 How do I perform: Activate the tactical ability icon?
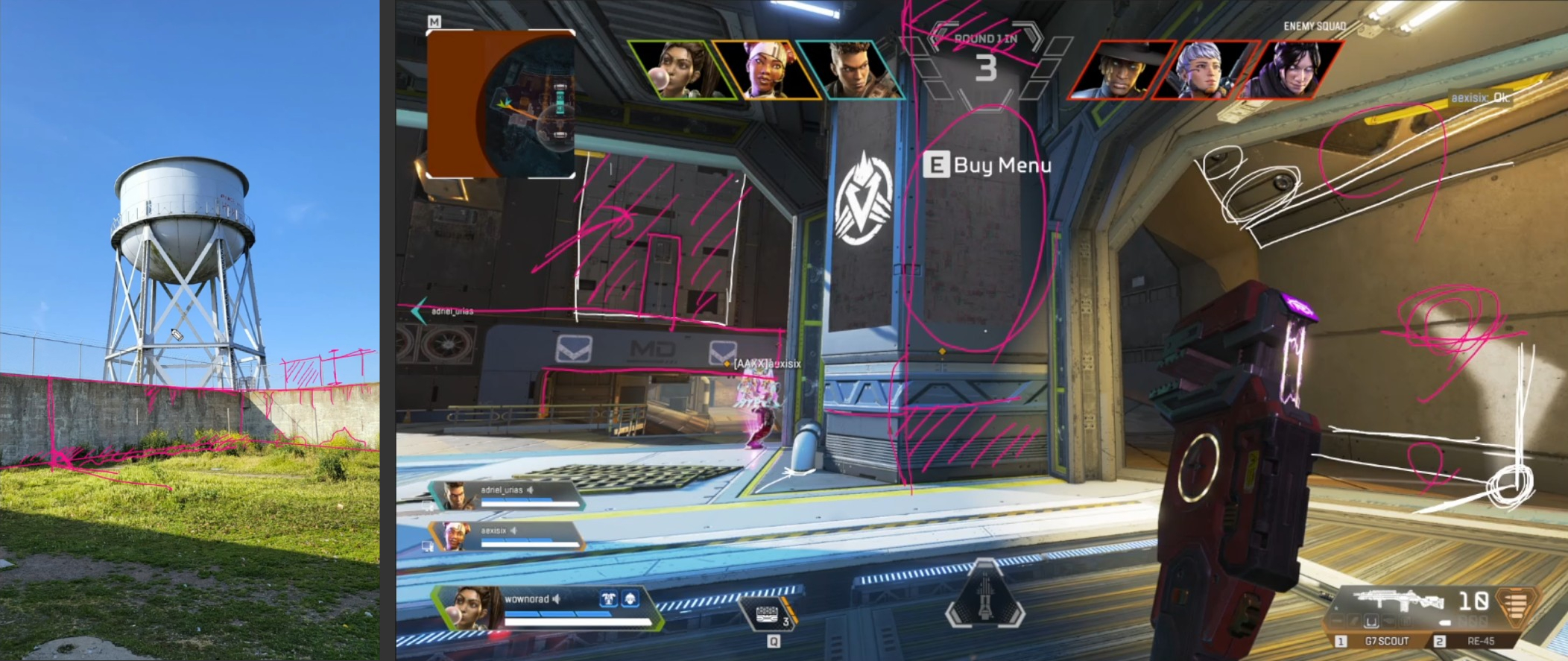click(x=767, y=616)
